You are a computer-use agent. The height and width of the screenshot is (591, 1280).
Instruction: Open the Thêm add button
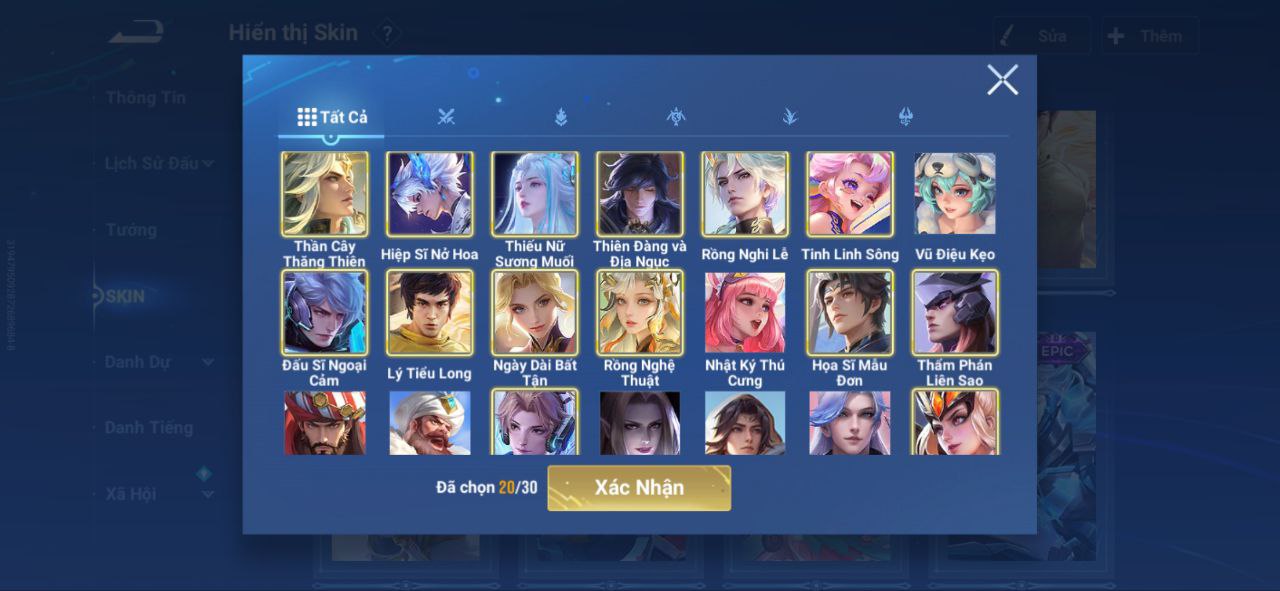tap(1149, 36)
